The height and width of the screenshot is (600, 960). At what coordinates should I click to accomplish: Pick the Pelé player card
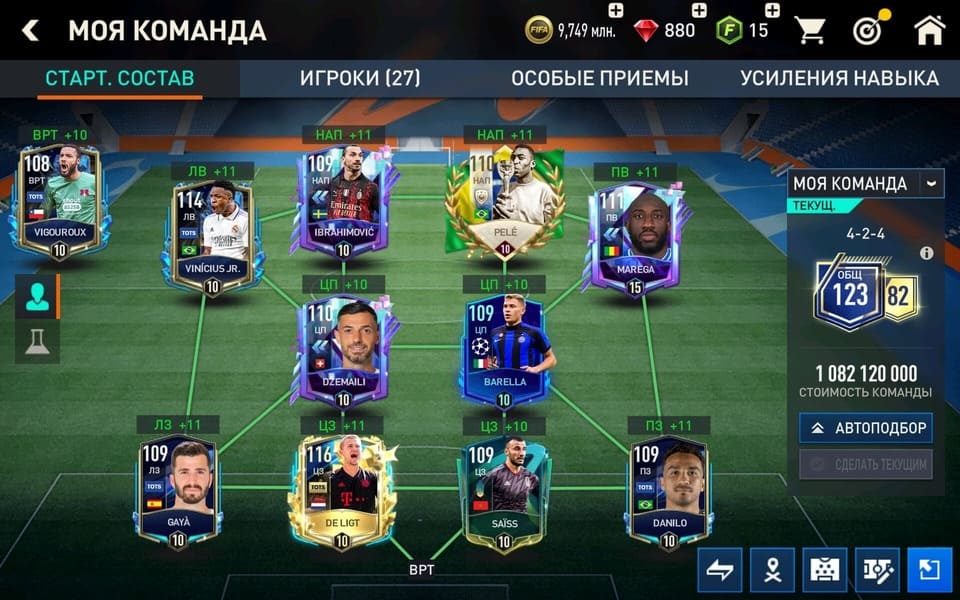pyautogui.click(x=504, y=200)
